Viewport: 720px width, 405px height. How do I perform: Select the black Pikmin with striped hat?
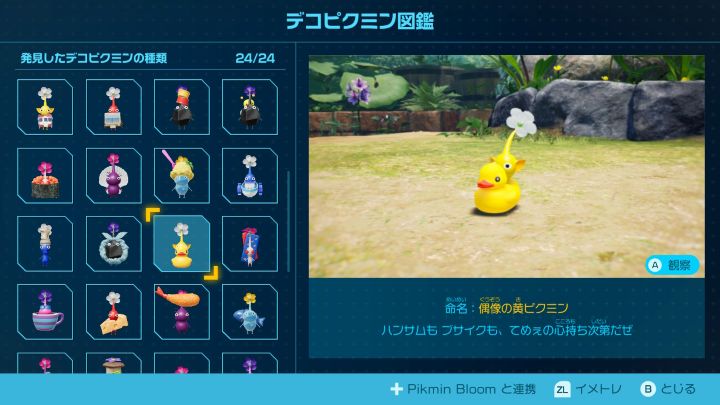pos(181,108)
